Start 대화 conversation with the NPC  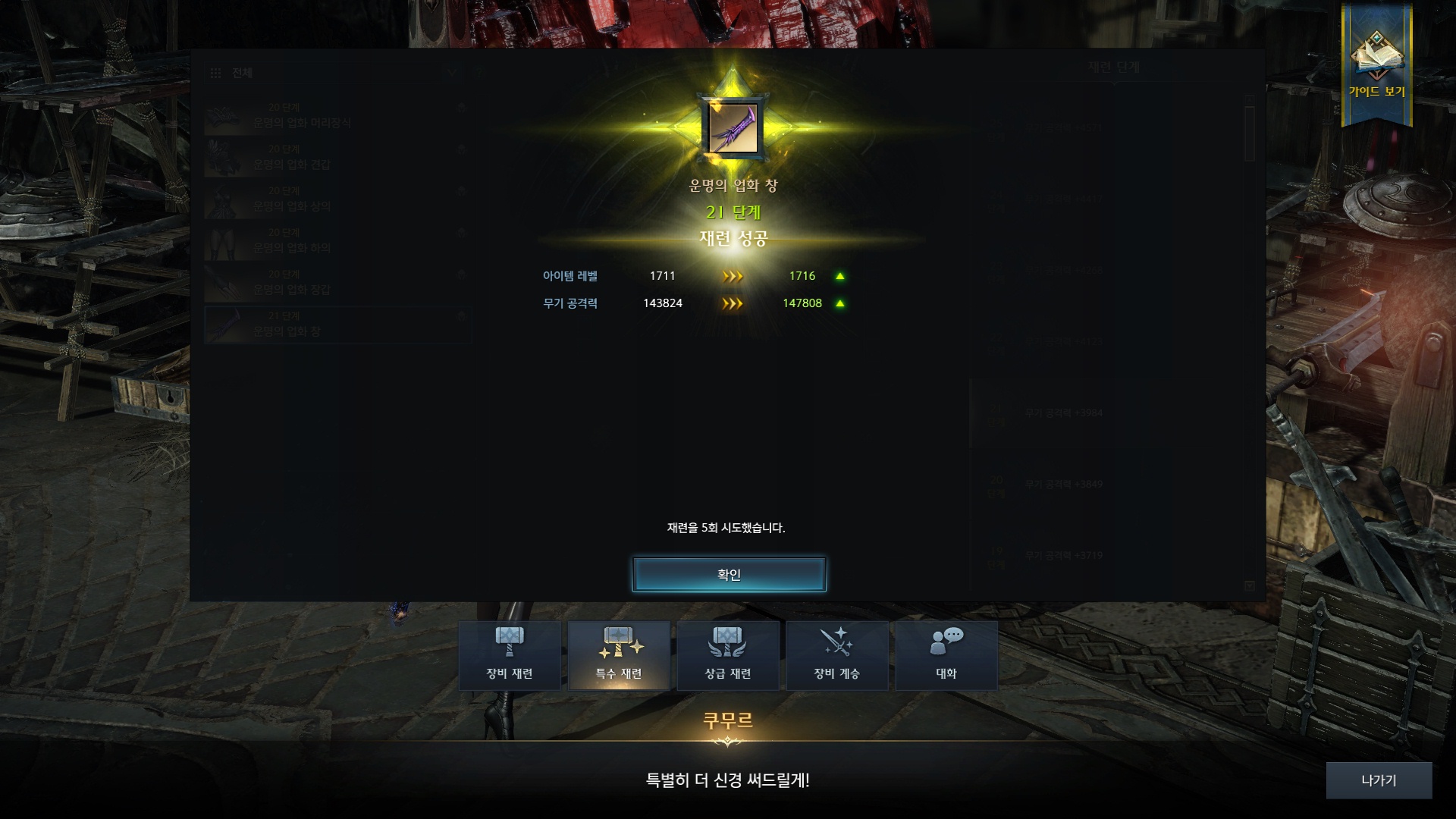click(946, 655)
